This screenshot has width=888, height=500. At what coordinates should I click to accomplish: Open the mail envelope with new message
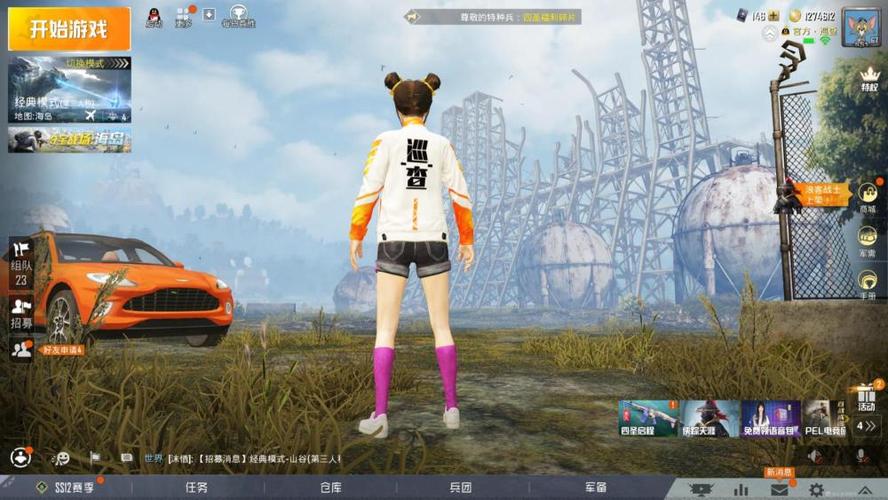[779, 489]
